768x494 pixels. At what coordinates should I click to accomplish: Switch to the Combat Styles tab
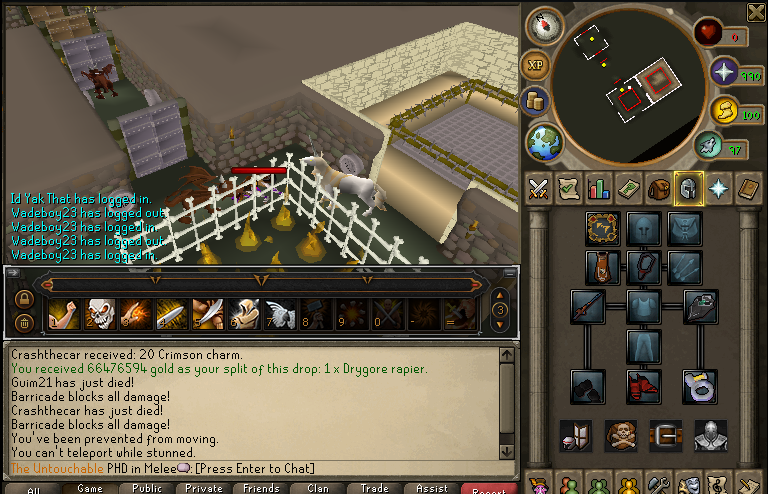click(538, 188)
